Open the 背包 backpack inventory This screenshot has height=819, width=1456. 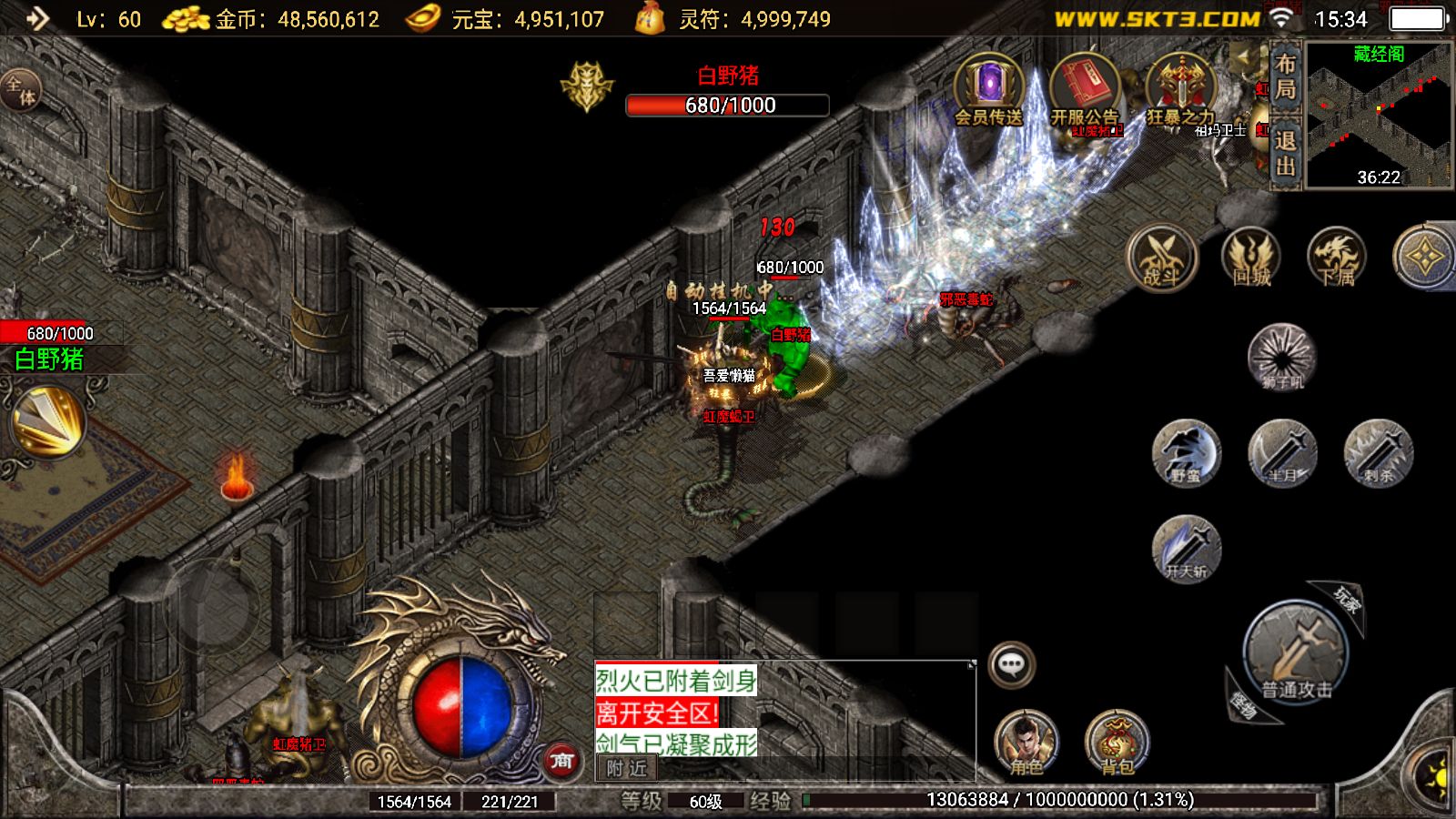(x=1117, y=743)
